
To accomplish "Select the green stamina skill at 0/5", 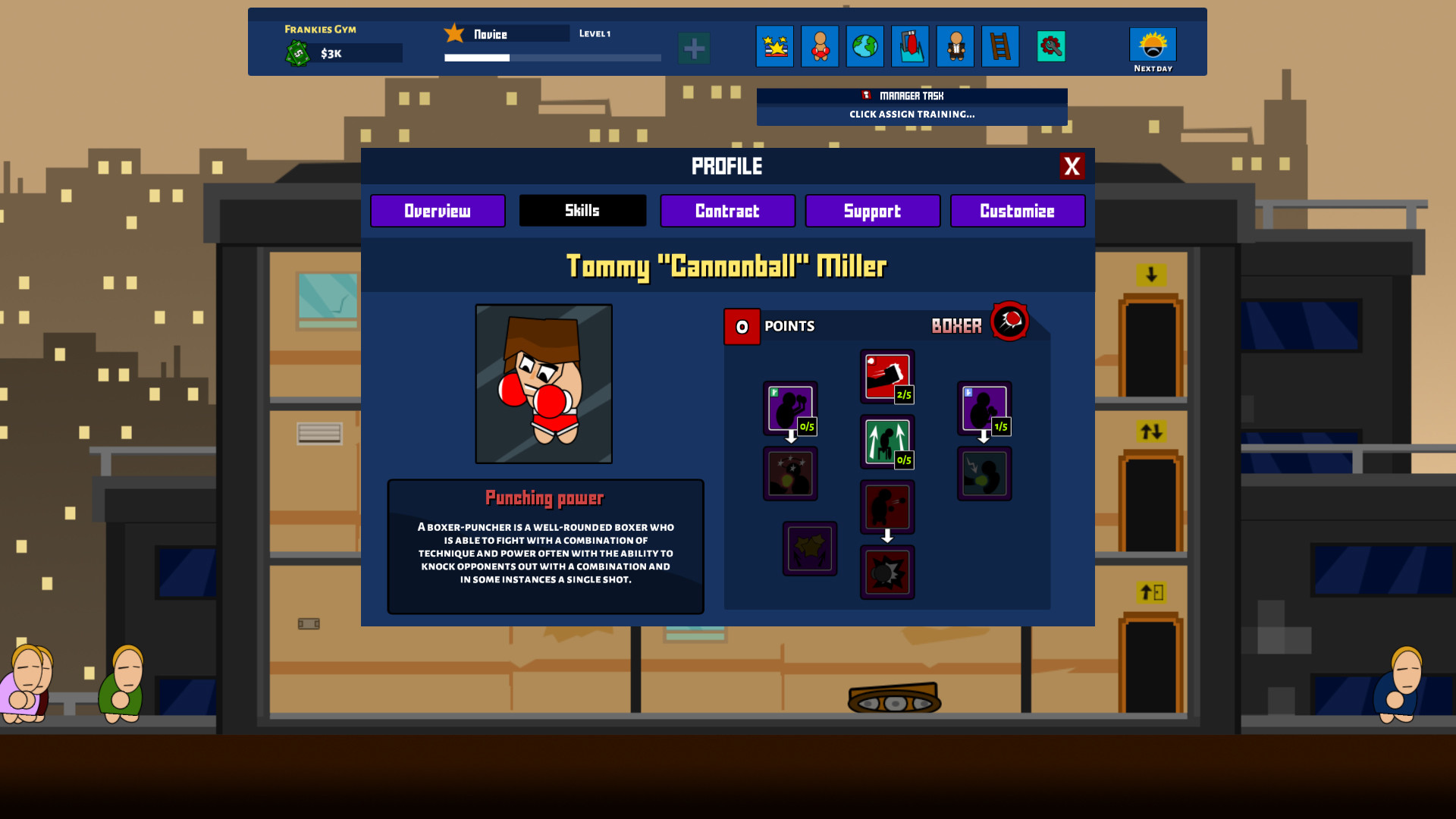I will point(887,440).
